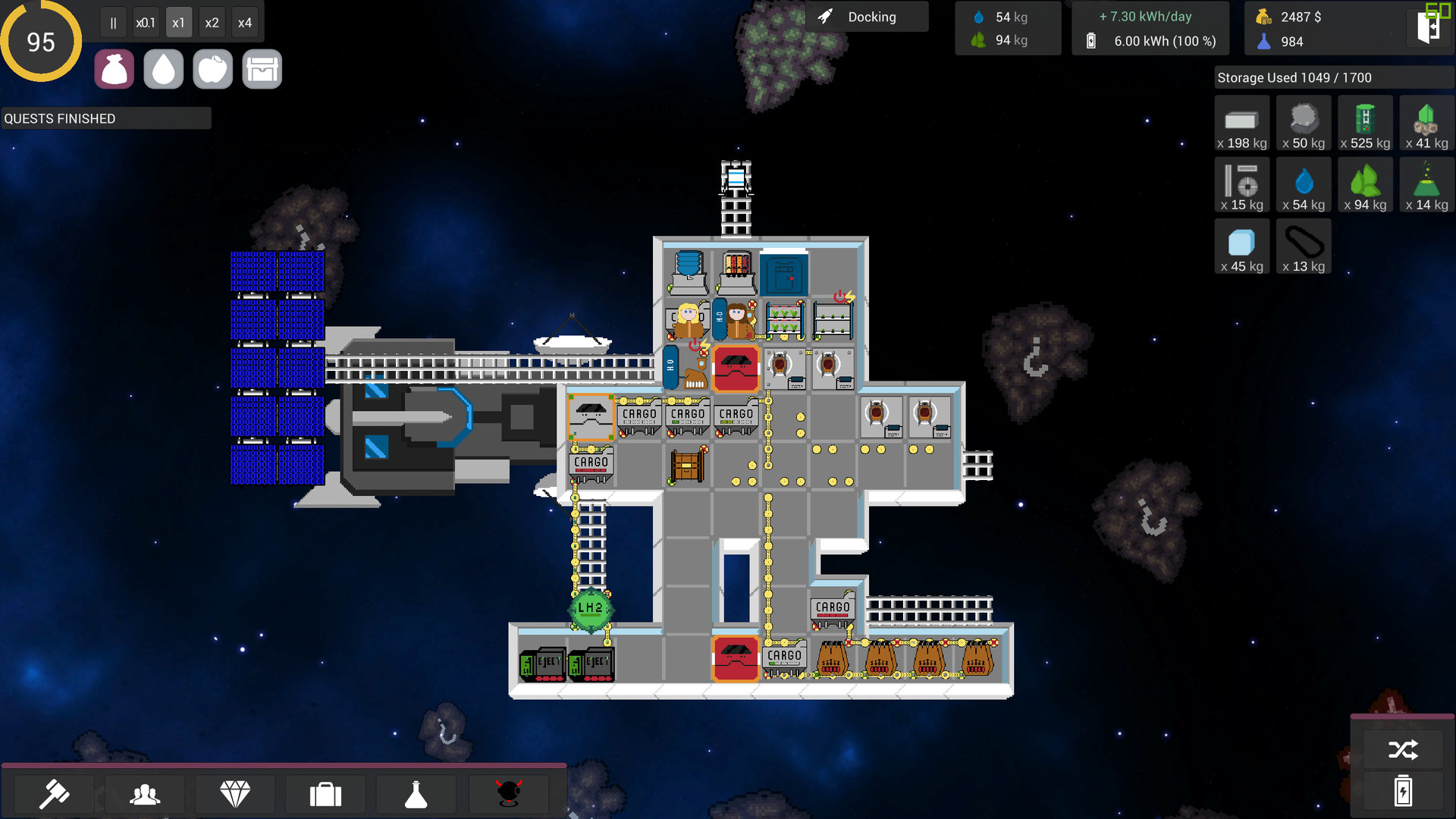Screen dimensions: 1456x819
Task: Select the build hammer tool
Action: 55,794
